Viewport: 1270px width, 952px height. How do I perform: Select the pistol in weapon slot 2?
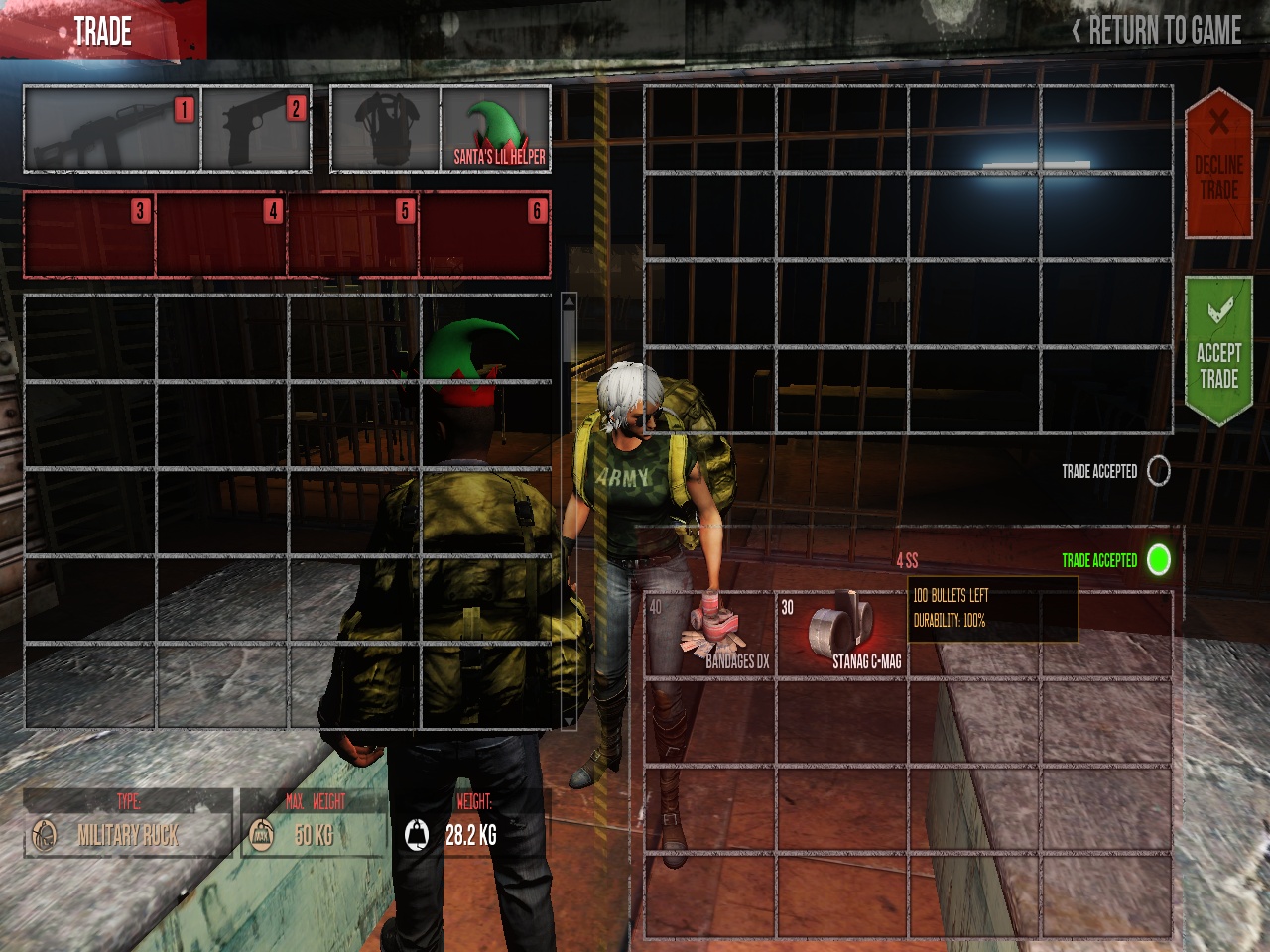pyautogui.click(x=257, y=129)
